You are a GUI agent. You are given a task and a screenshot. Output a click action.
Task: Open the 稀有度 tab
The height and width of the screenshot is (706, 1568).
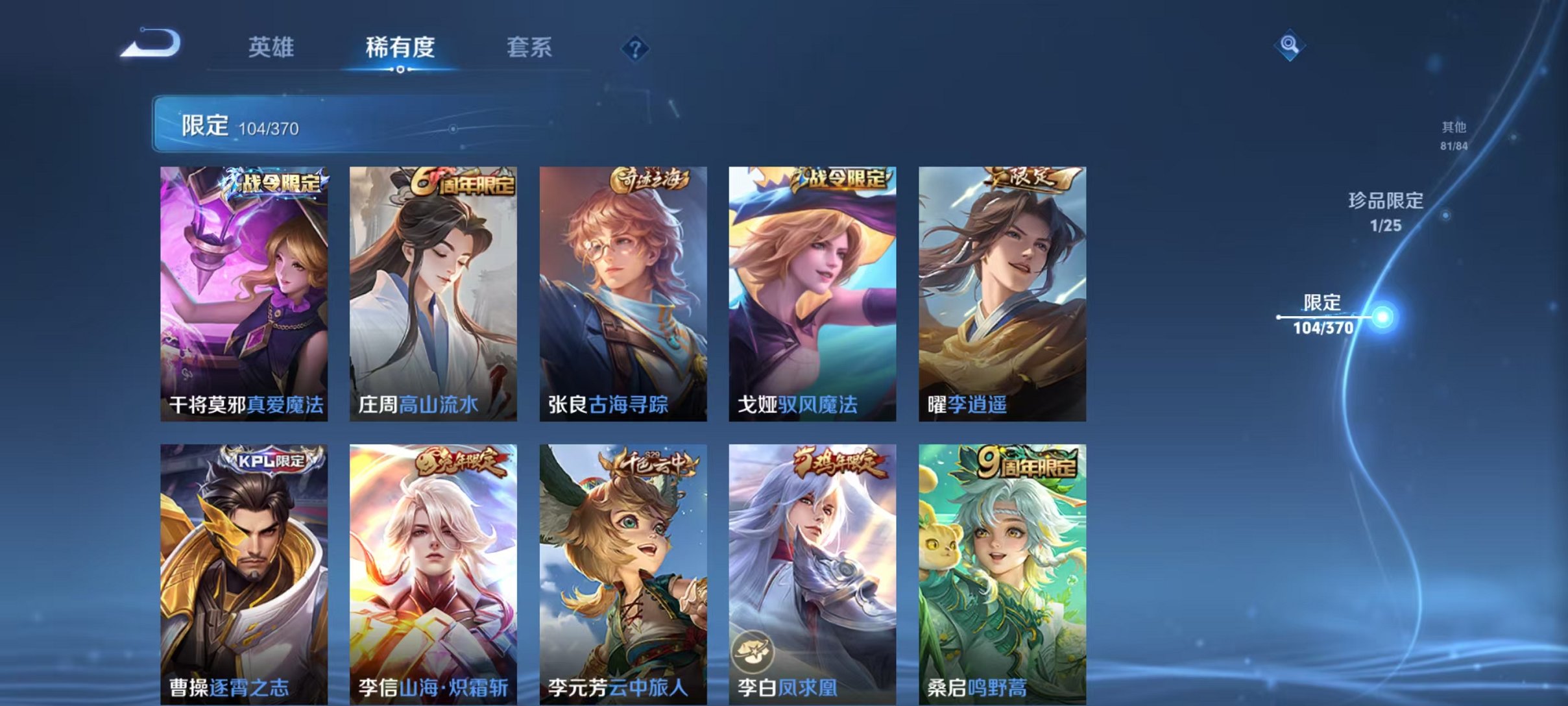[x=398, y=47]
